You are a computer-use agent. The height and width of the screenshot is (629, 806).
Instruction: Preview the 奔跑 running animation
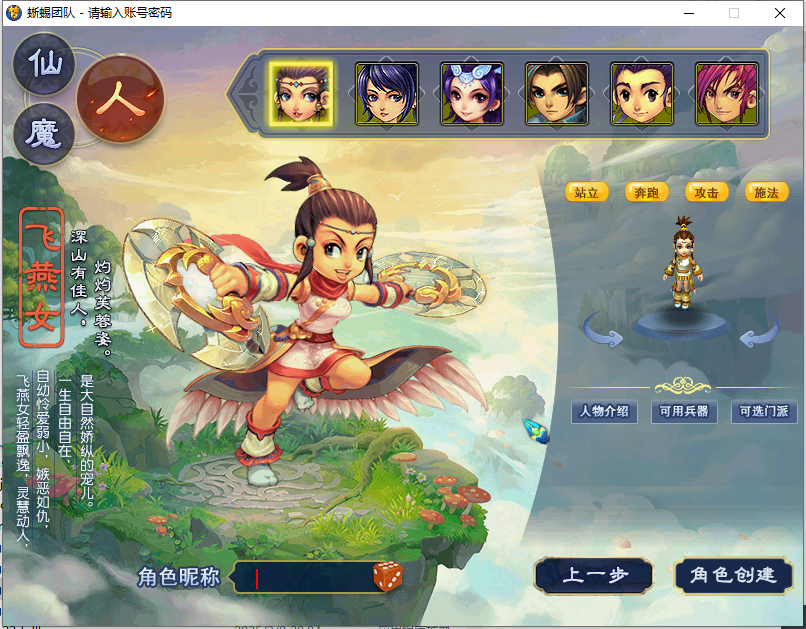pyautogui.click(x=647, y=192)
